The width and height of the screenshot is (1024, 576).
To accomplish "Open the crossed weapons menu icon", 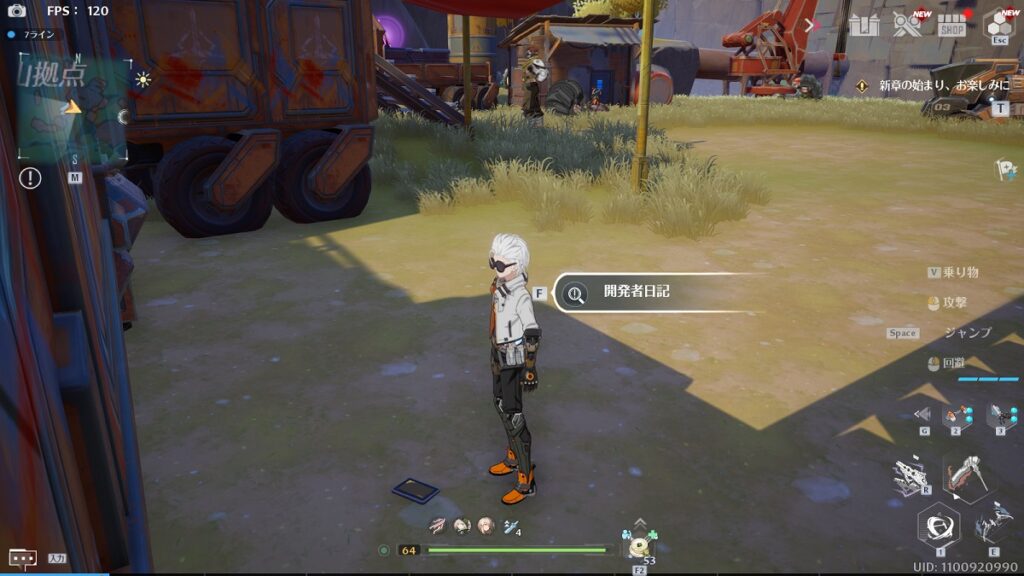I will tap(907, 24).
